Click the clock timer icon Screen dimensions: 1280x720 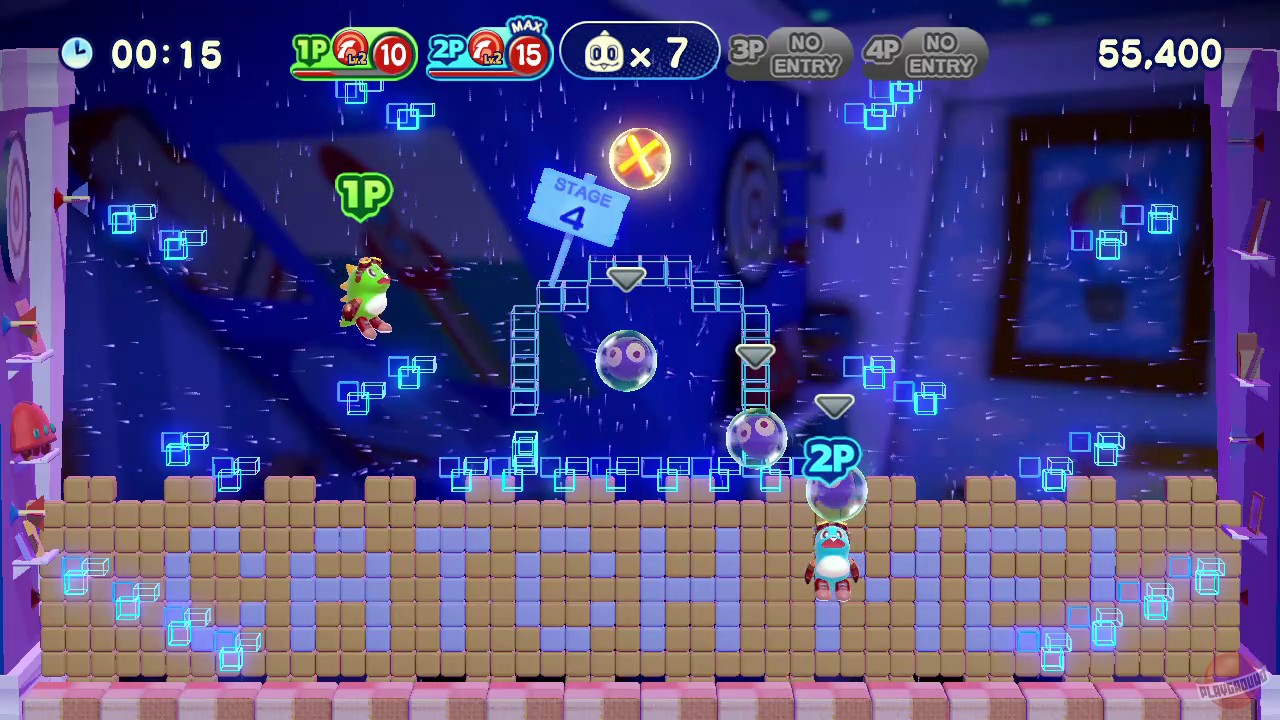pos(77,53)
